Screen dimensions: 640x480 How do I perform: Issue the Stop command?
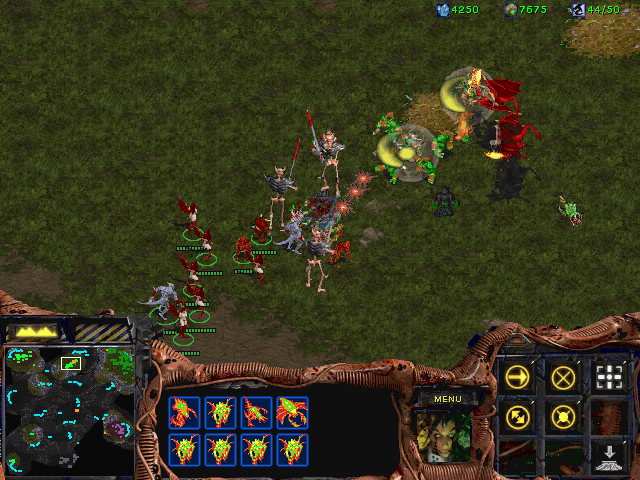(563, 377)
